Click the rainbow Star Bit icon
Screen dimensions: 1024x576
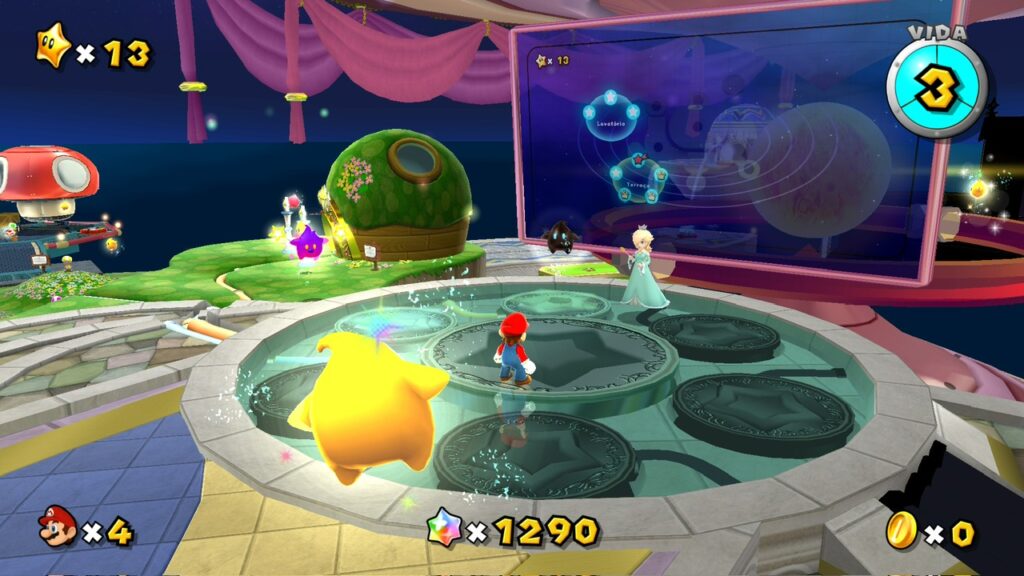[x=444, y=526]
